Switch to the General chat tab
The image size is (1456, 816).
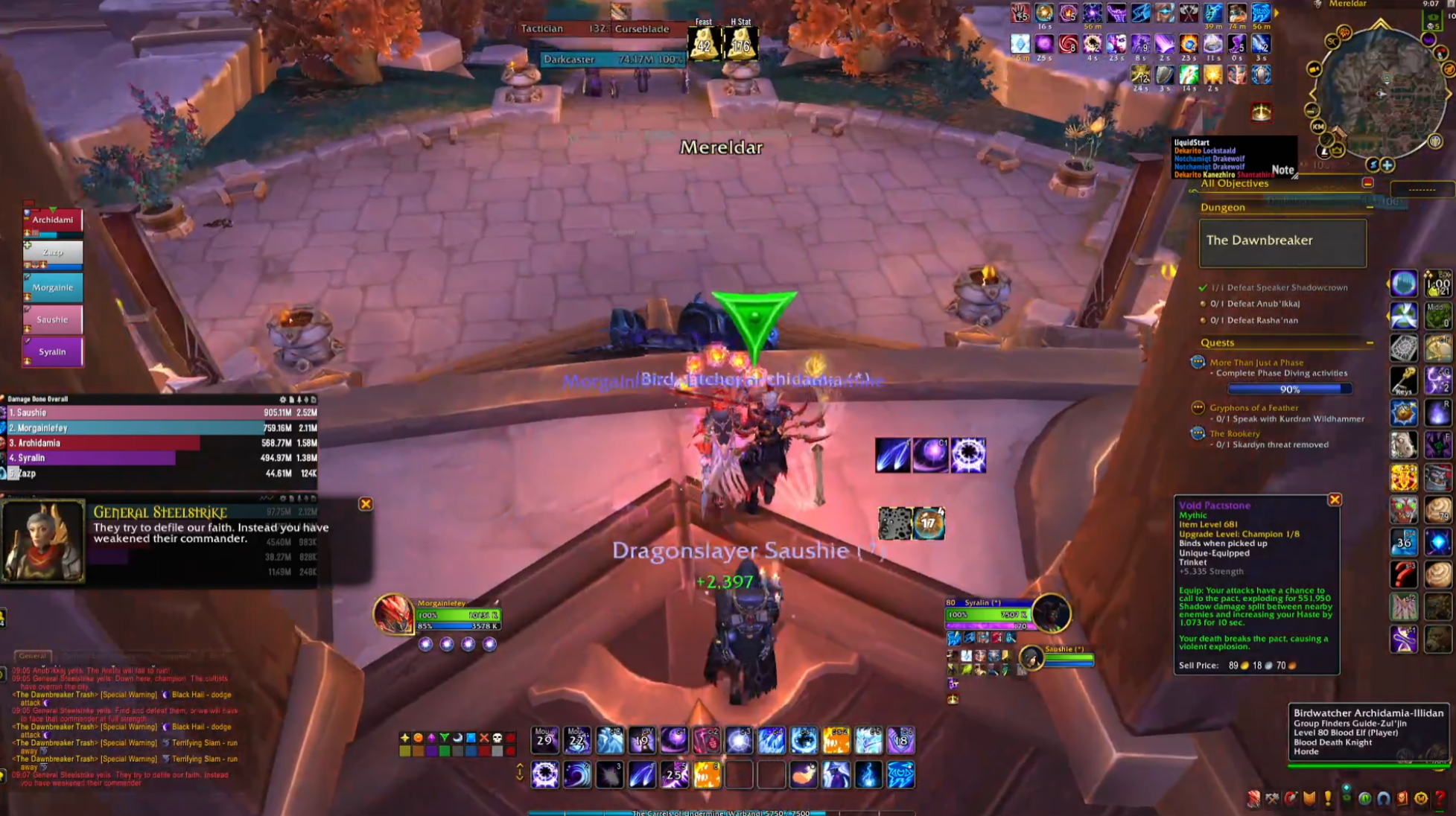32,656
